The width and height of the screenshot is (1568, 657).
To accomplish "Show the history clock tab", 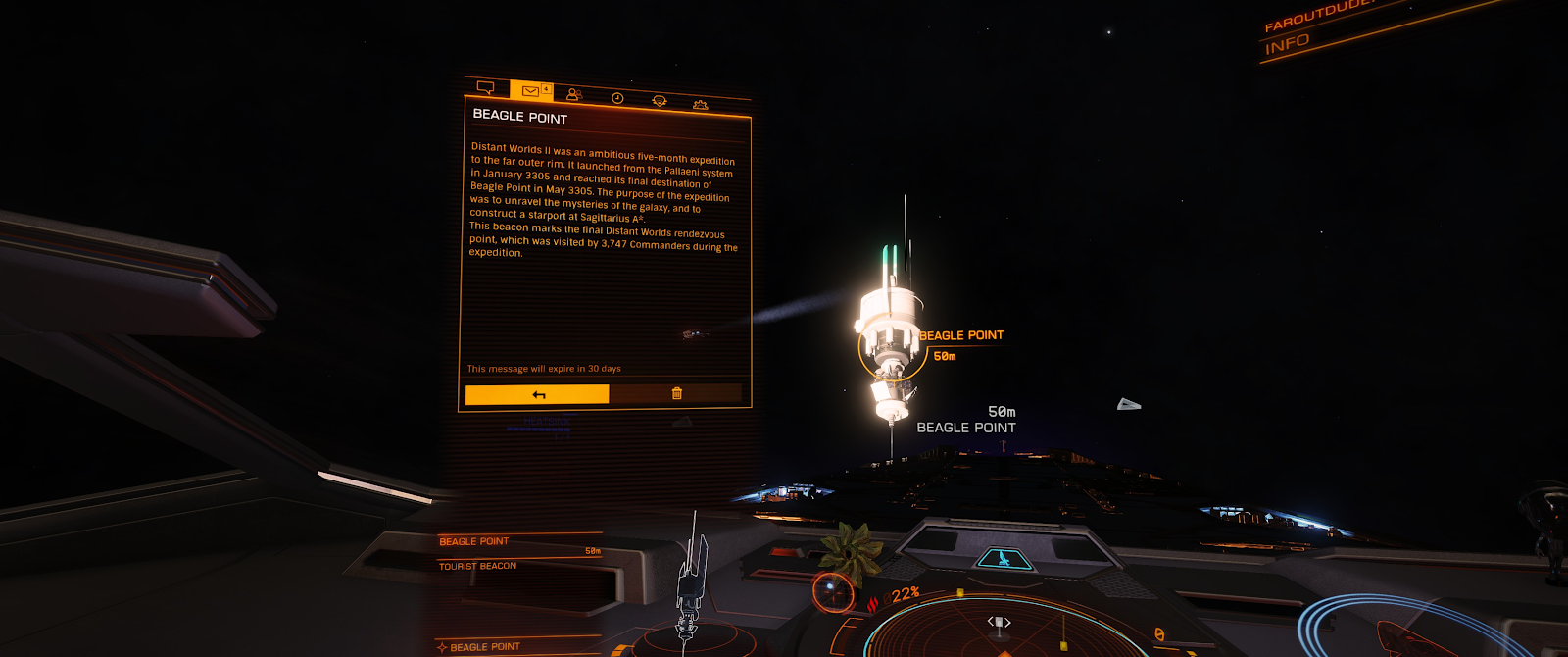I will coord(617,98).
